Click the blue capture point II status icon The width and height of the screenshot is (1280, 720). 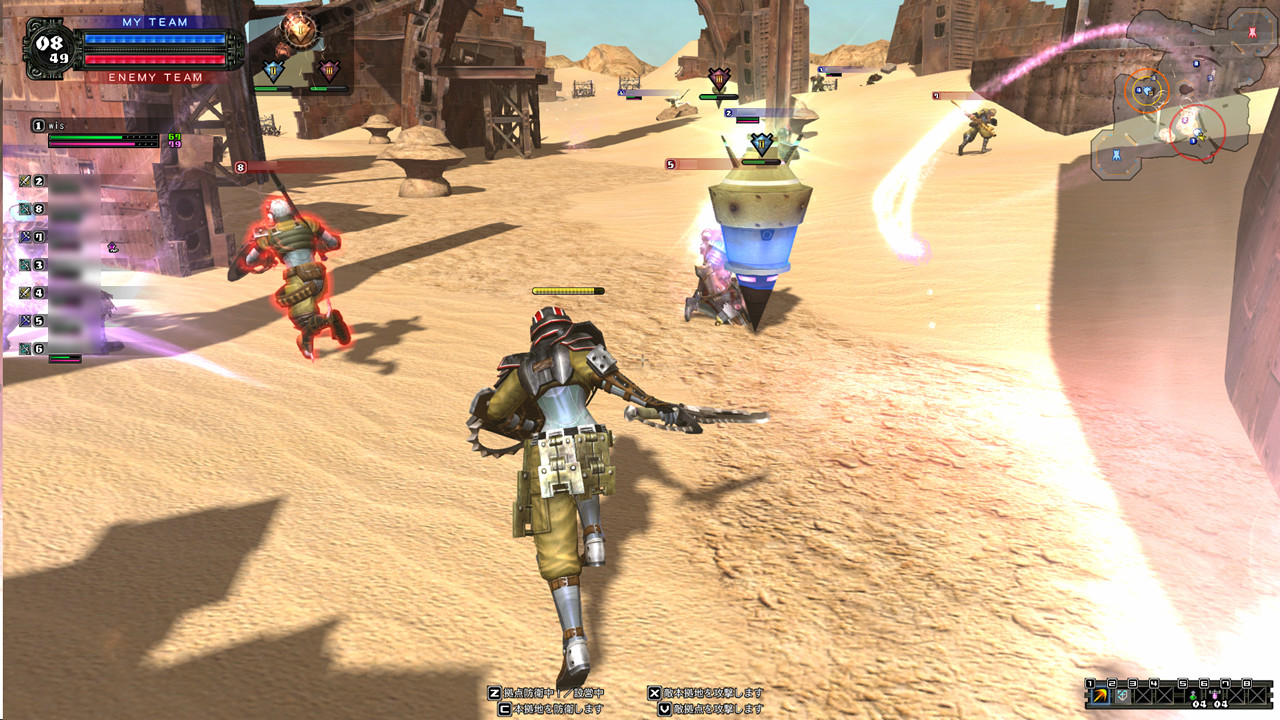pyautogui.click(x=272, y=71)
